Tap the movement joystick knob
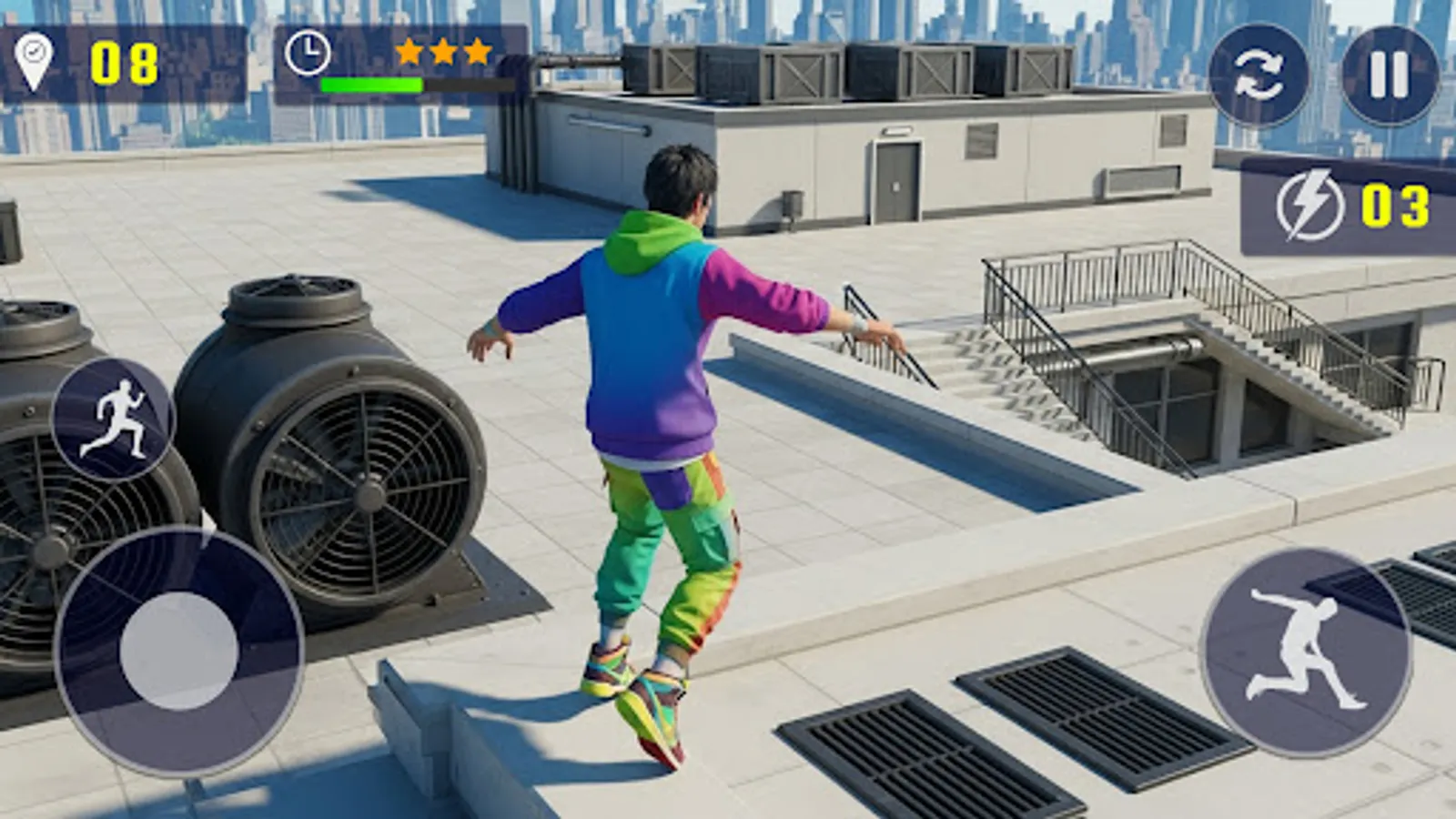Screen dimensions: 1456x819 point(179,652)
